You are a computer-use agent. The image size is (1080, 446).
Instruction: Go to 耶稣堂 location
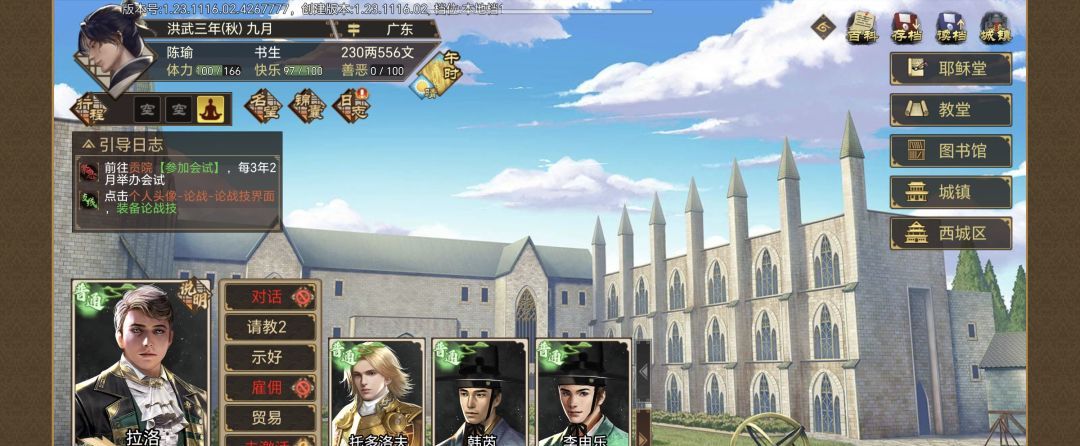[950, 68]
